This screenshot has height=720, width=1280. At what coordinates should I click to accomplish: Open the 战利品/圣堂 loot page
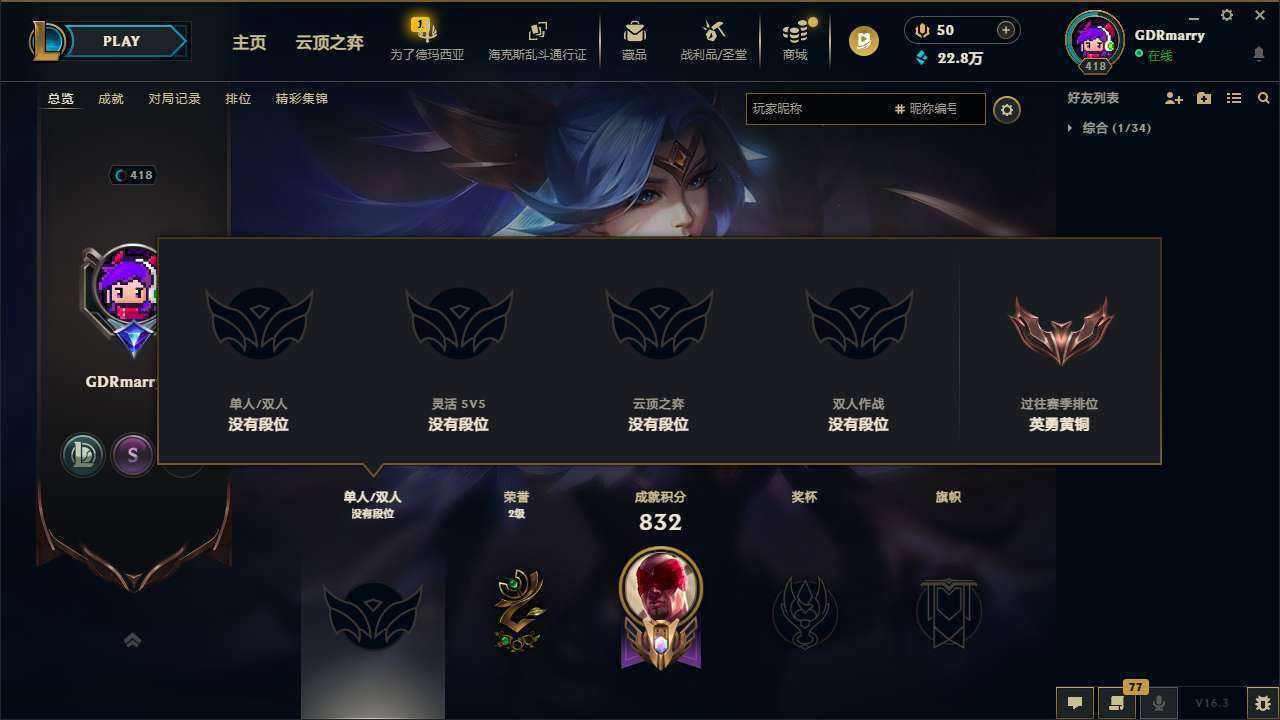point(713,40)
